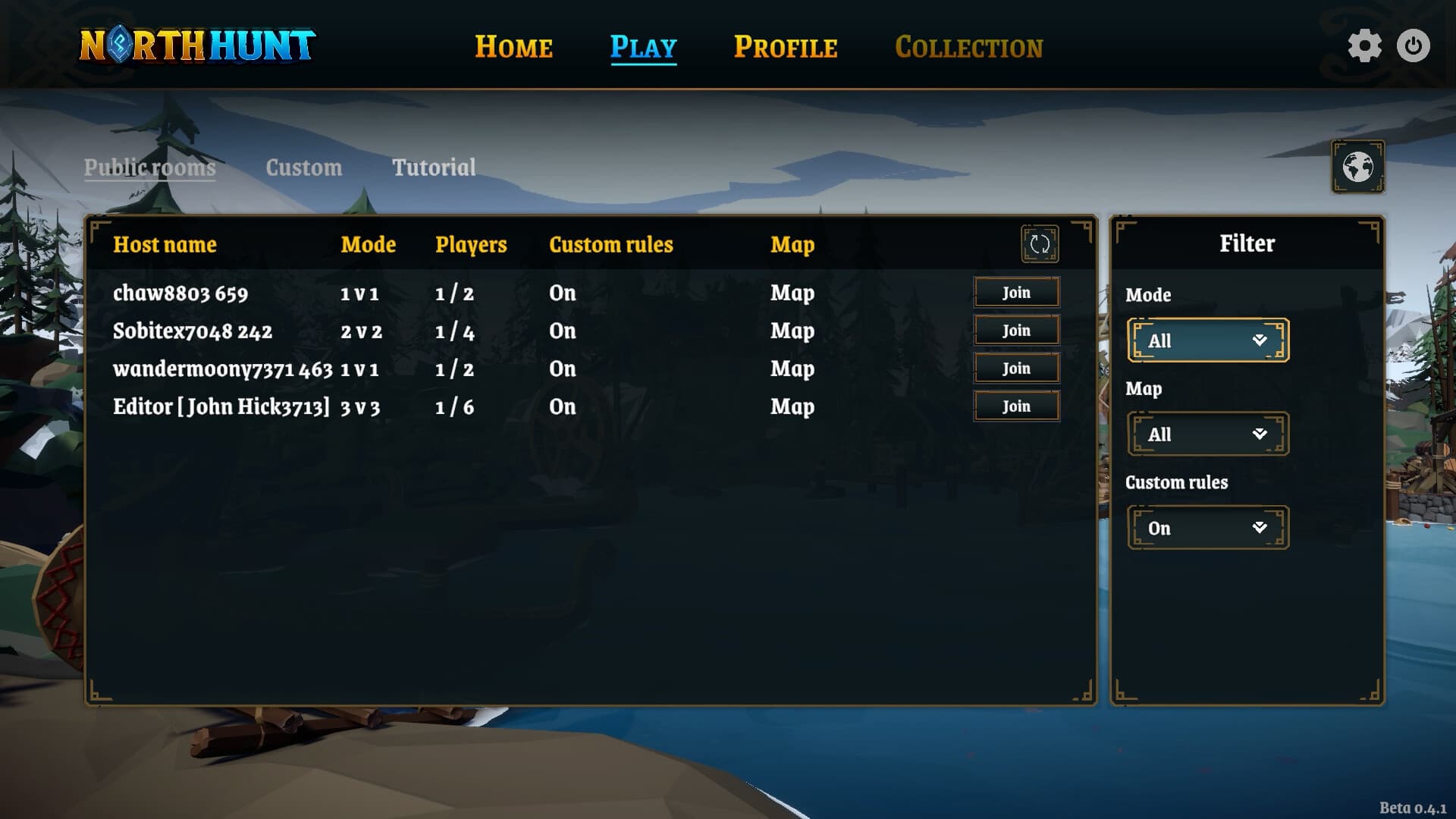This screenshot has height=819, width=1456.
Task: Open the Tutorial tab
Action: click(434, 168)
